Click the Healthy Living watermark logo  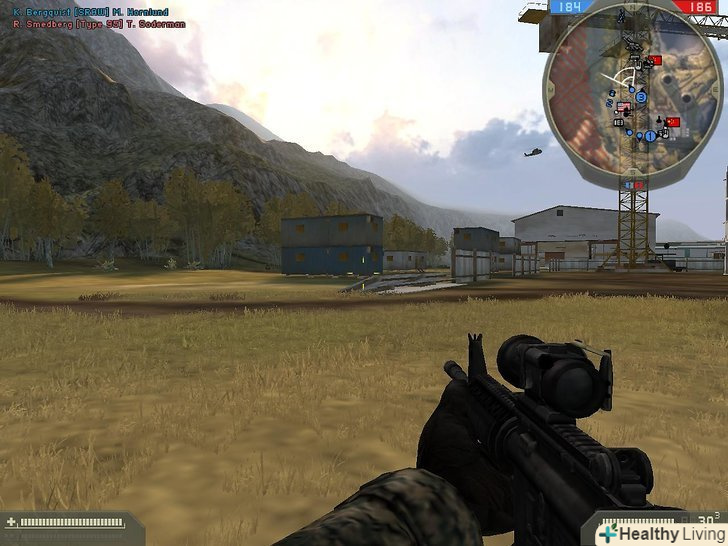pos(659,533)
